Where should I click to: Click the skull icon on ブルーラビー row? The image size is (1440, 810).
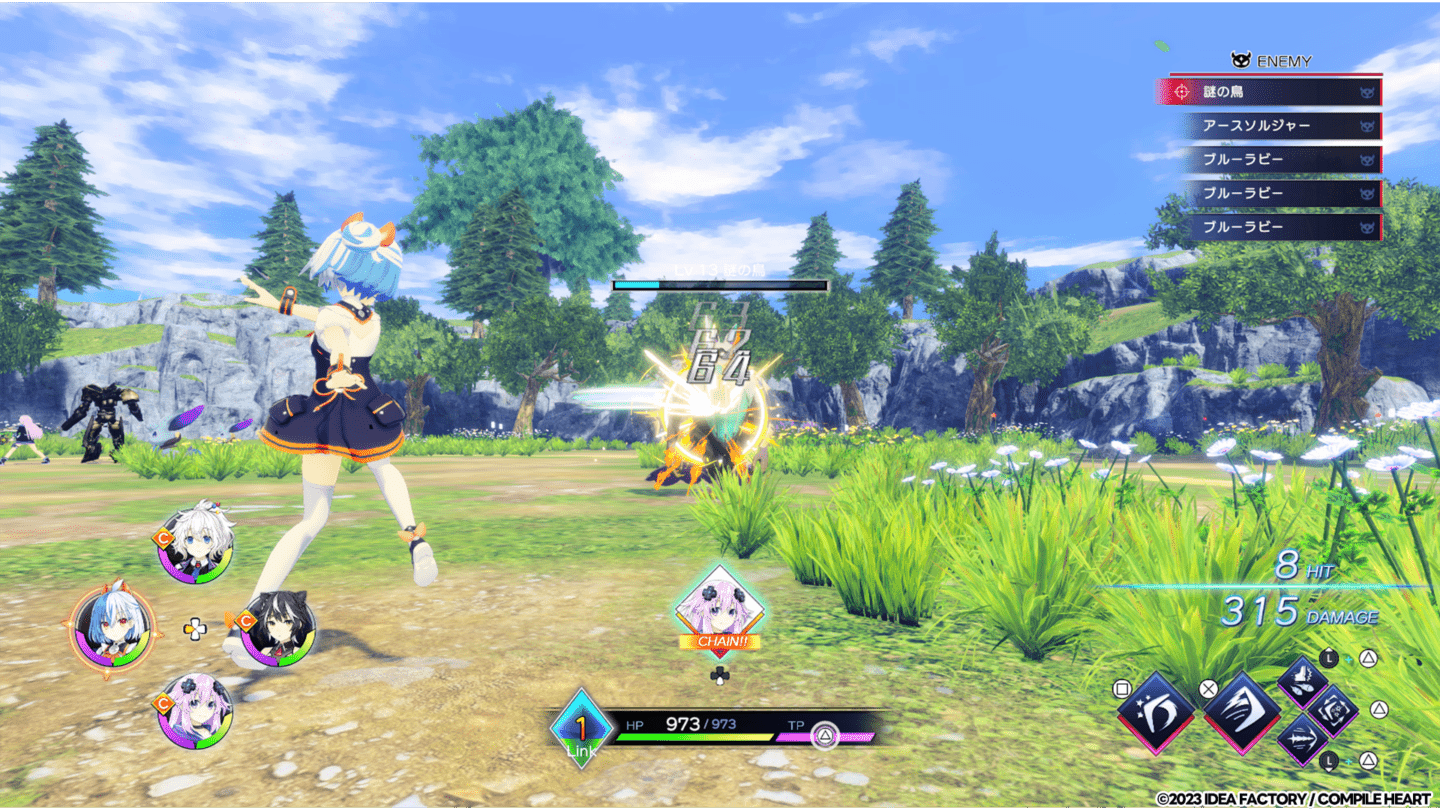click(1369, 160)
